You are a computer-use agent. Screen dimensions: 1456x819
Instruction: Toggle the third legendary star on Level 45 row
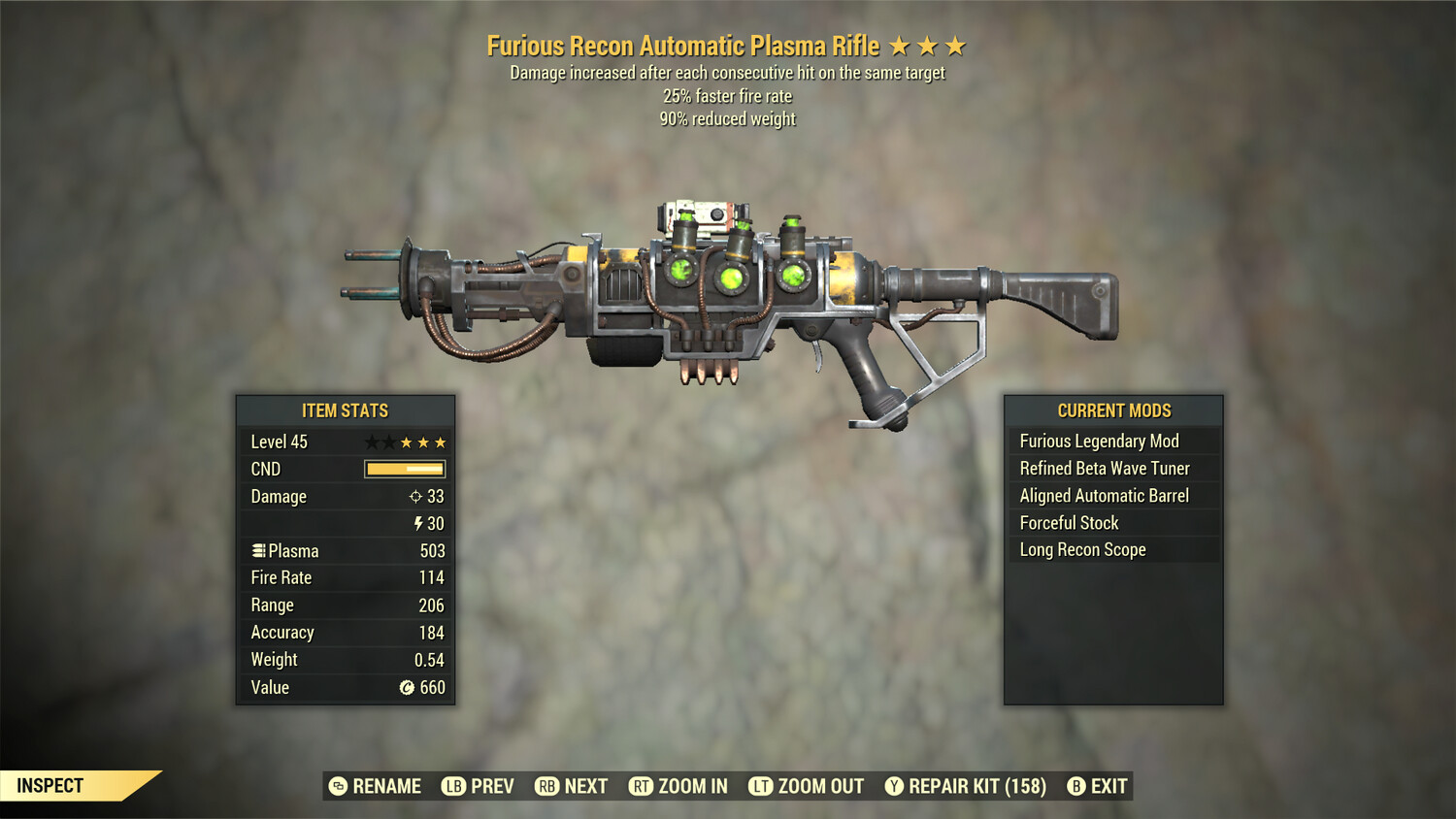(440, 442)
